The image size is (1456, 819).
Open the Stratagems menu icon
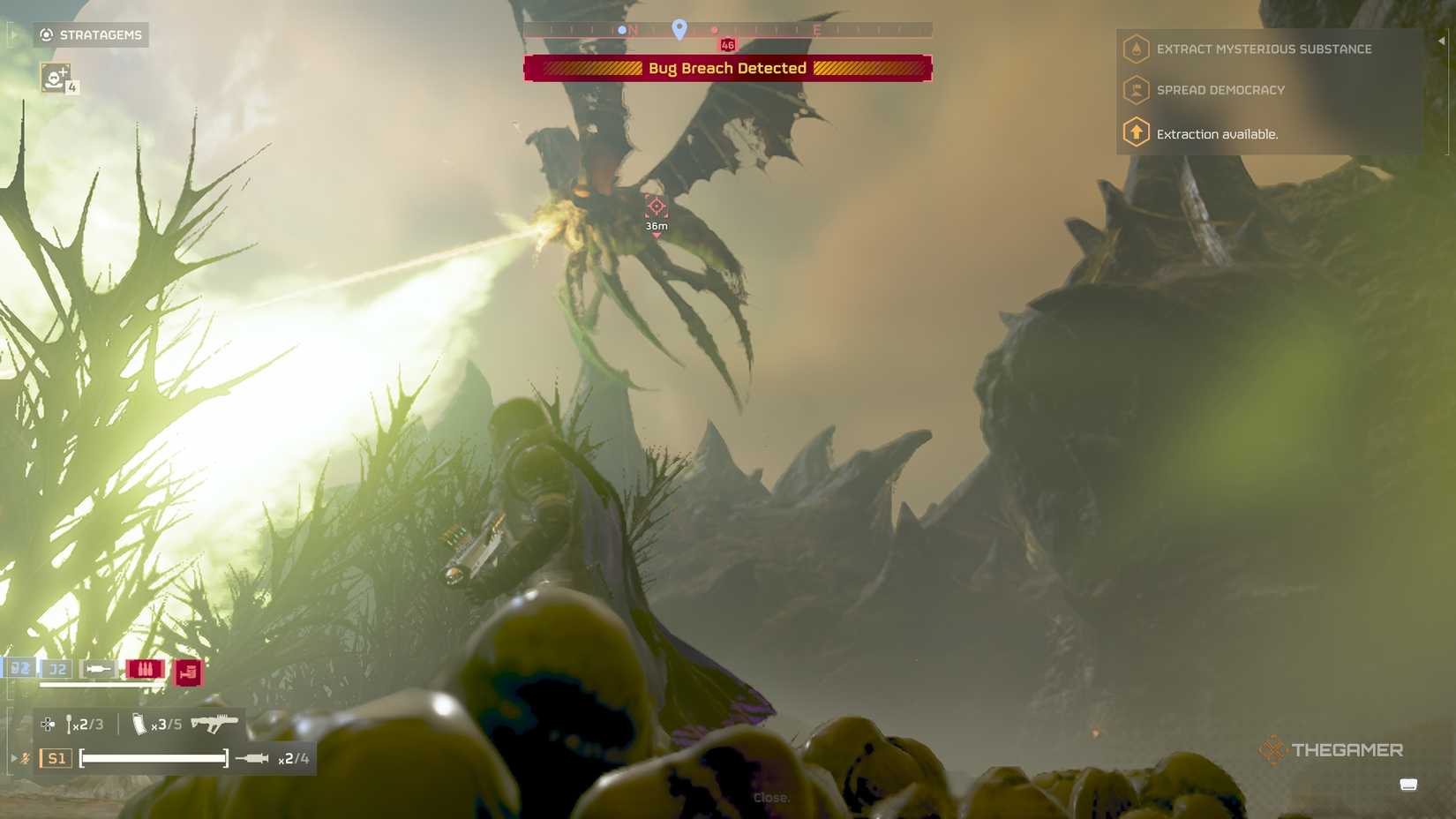(x=46, y=35)
